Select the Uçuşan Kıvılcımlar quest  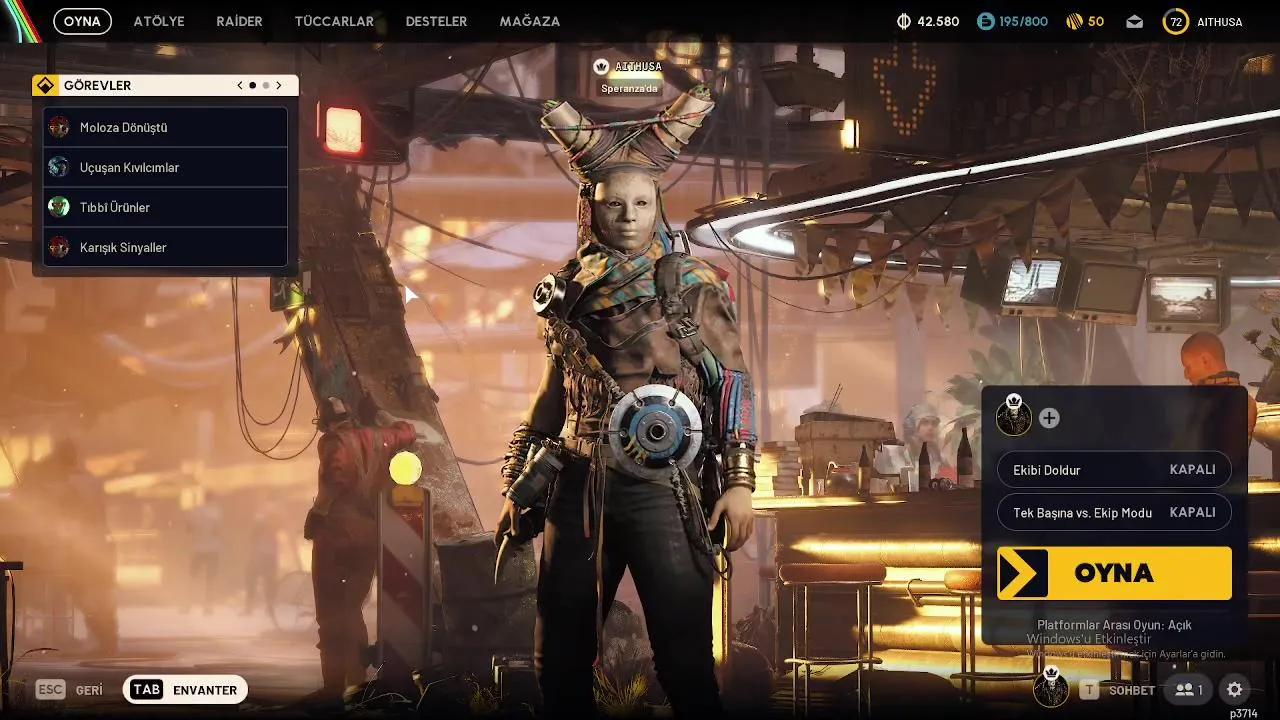tap(166, 168)
